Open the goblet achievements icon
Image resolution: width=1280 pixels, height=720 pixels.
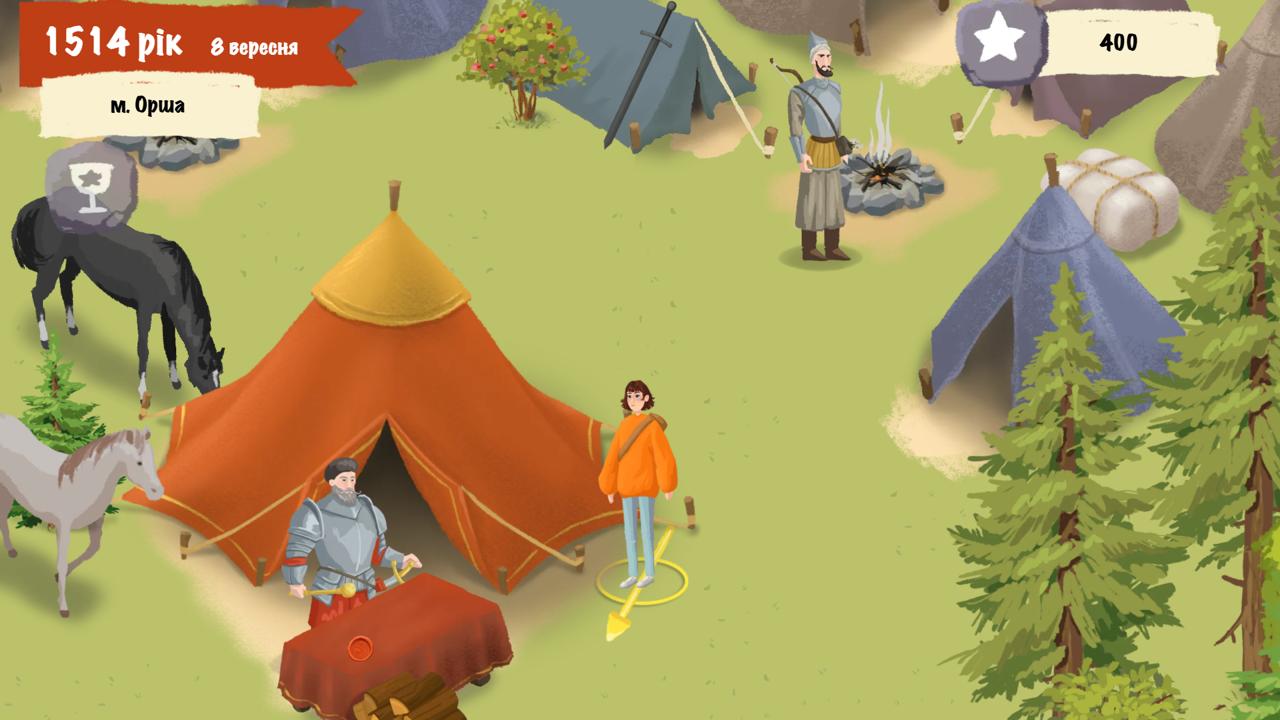pyautogui.click(x=90, y=186)
